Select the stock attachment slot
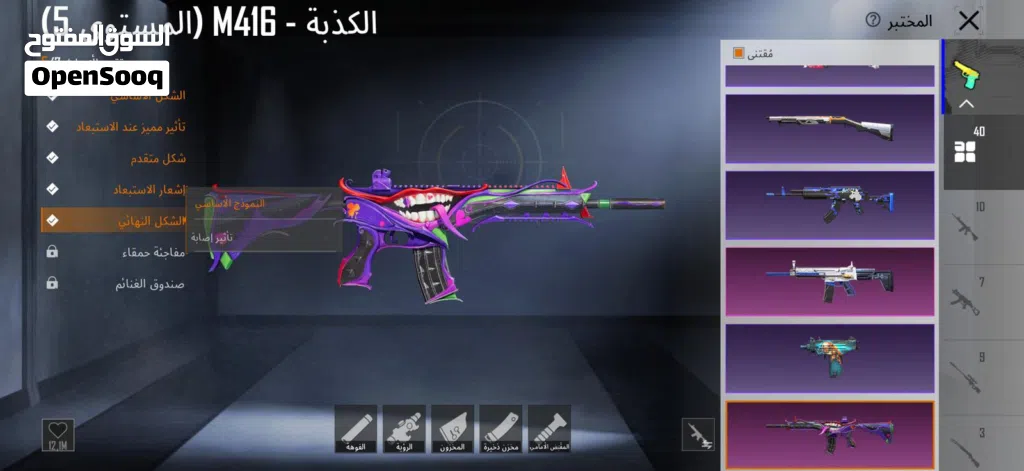1024x471 pixels. click(452, 428)
